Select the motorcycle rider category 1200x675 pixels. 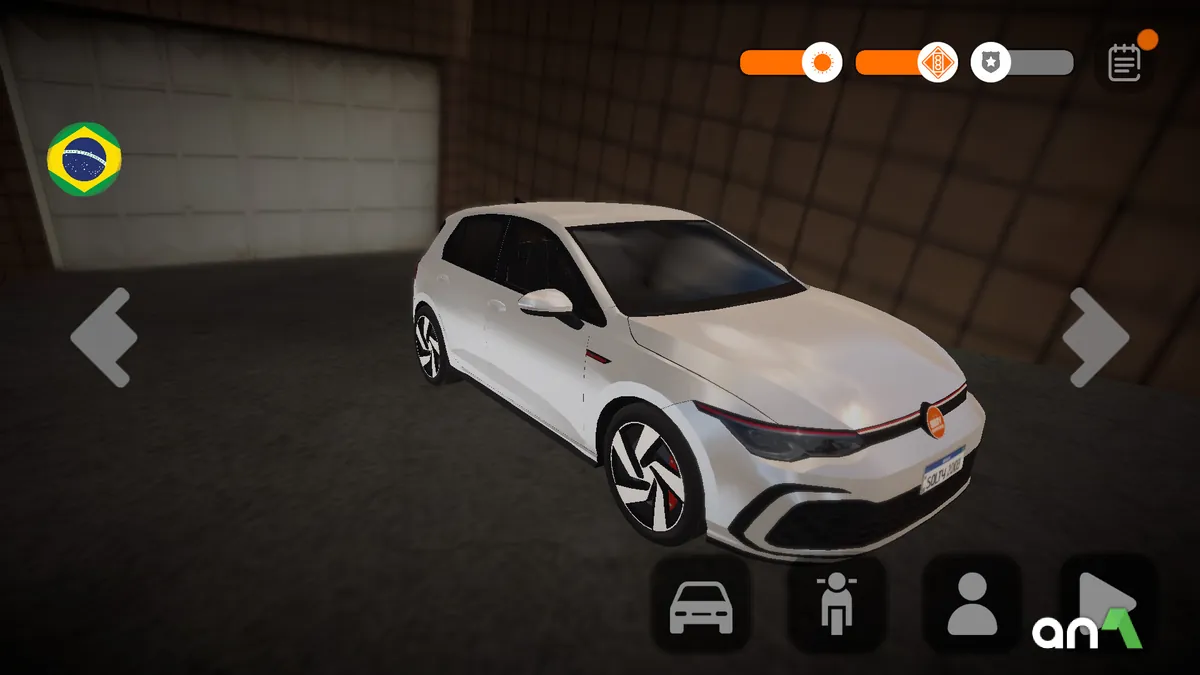click(836, 606)
